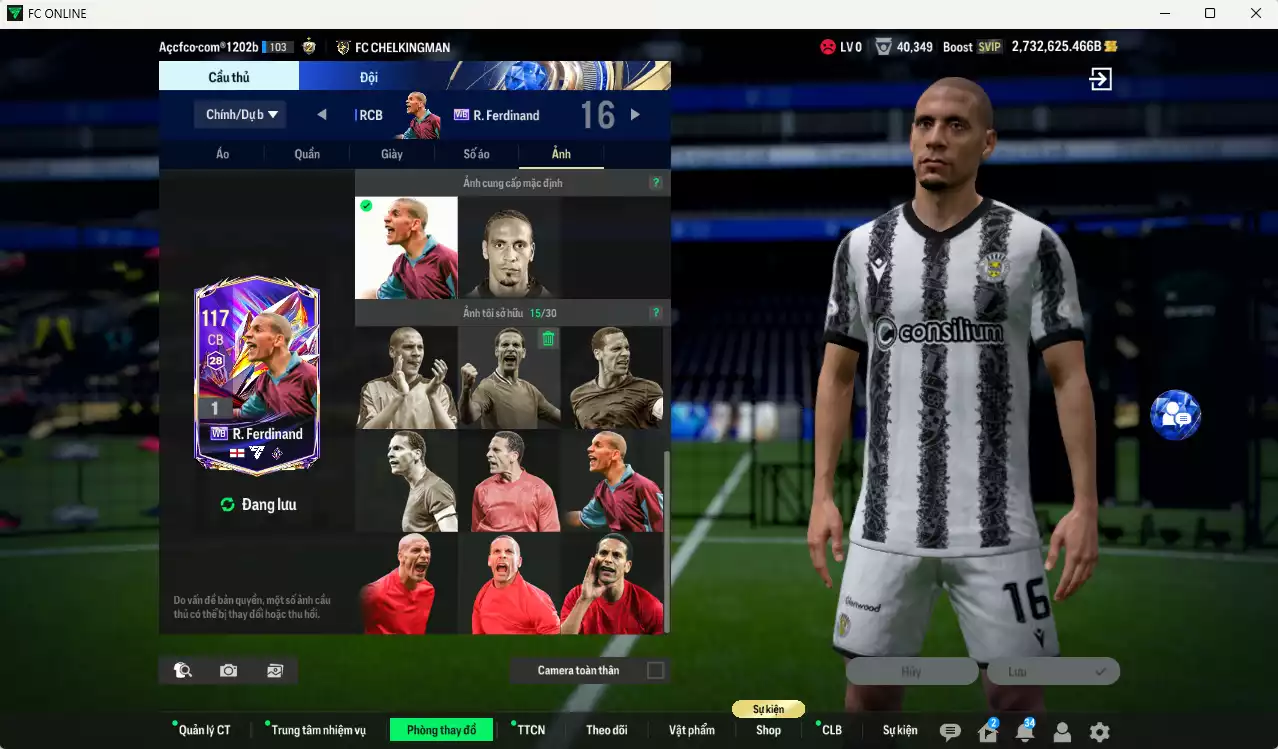Select the Áo tab
Screen dimensions: 1278x749
[x=222, y=154]
